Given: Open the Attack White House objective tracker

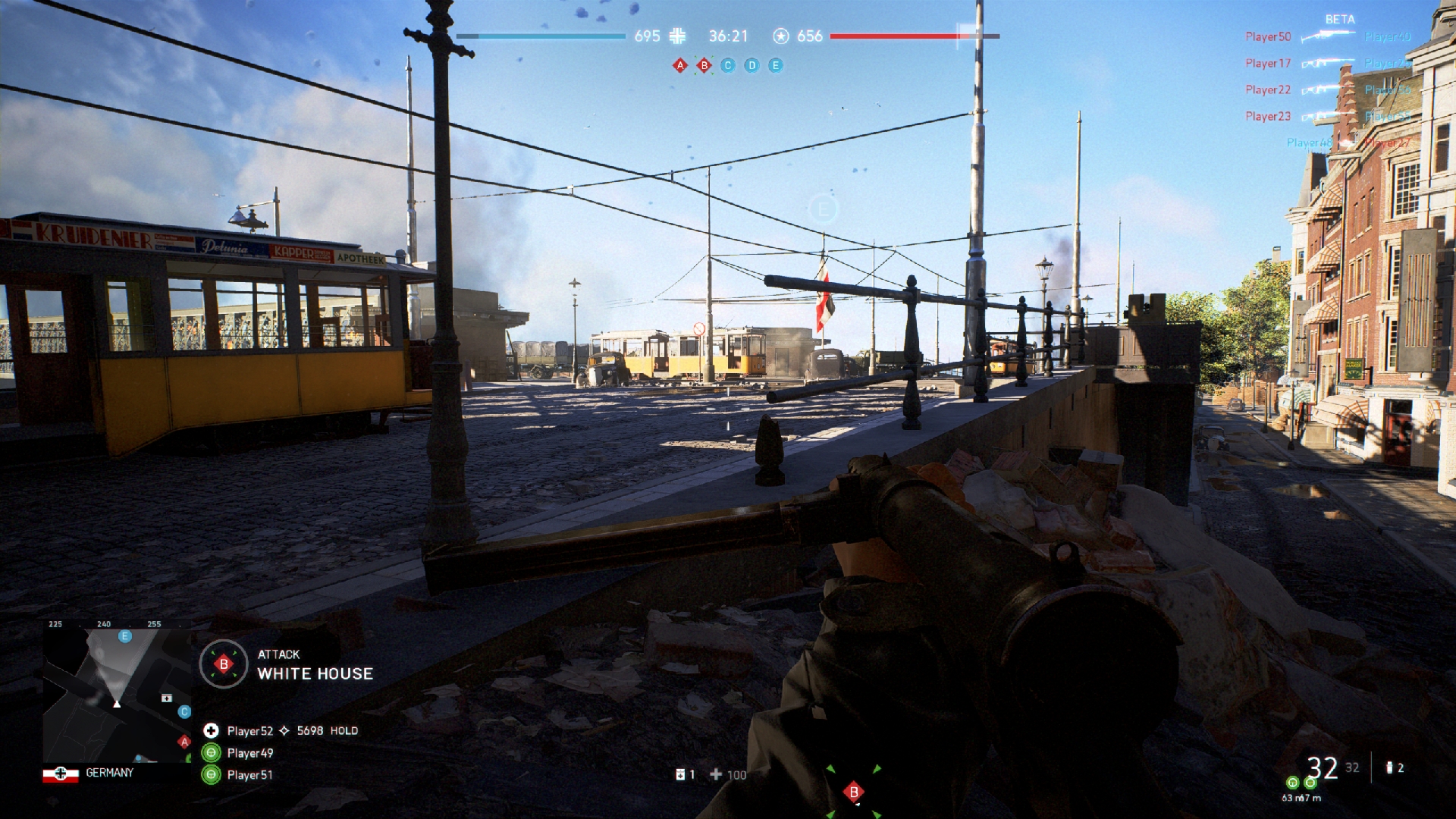Looking at the screenshot, I should click(x=288, y=665).
